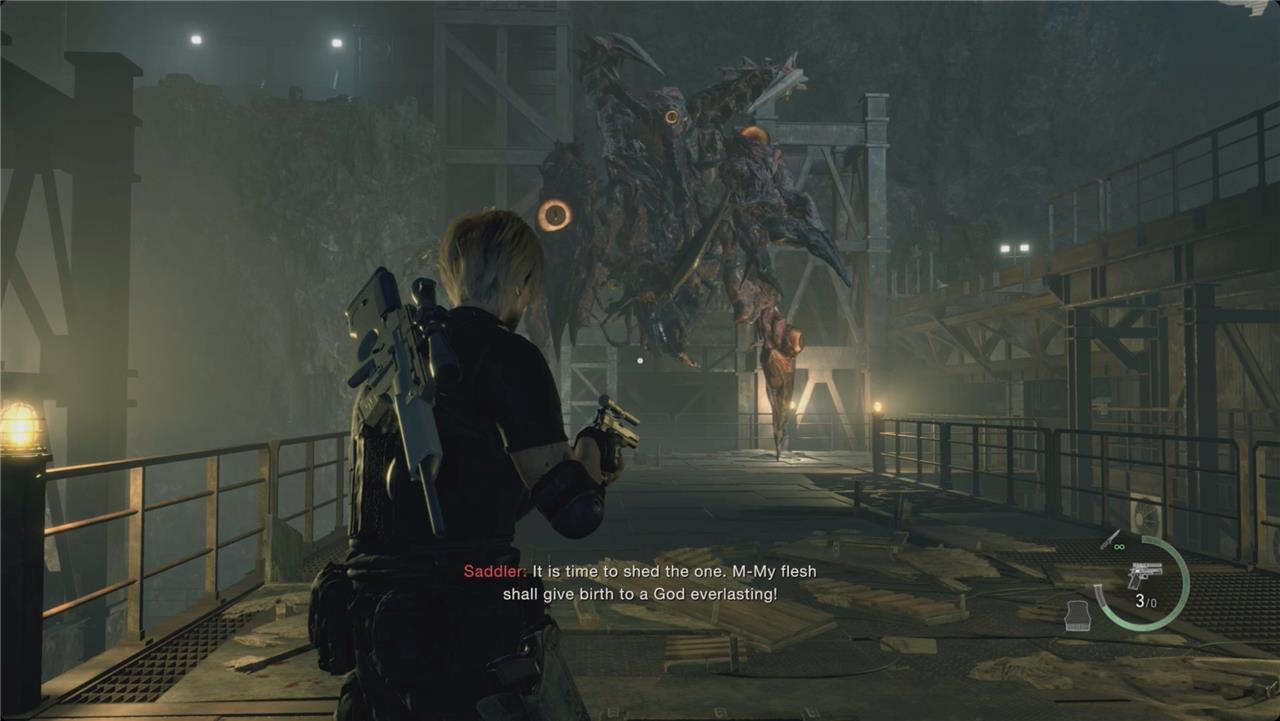Select the equipped handgun weapon icon
Screen dimensions: 1280x721
tap(1145, 575)
